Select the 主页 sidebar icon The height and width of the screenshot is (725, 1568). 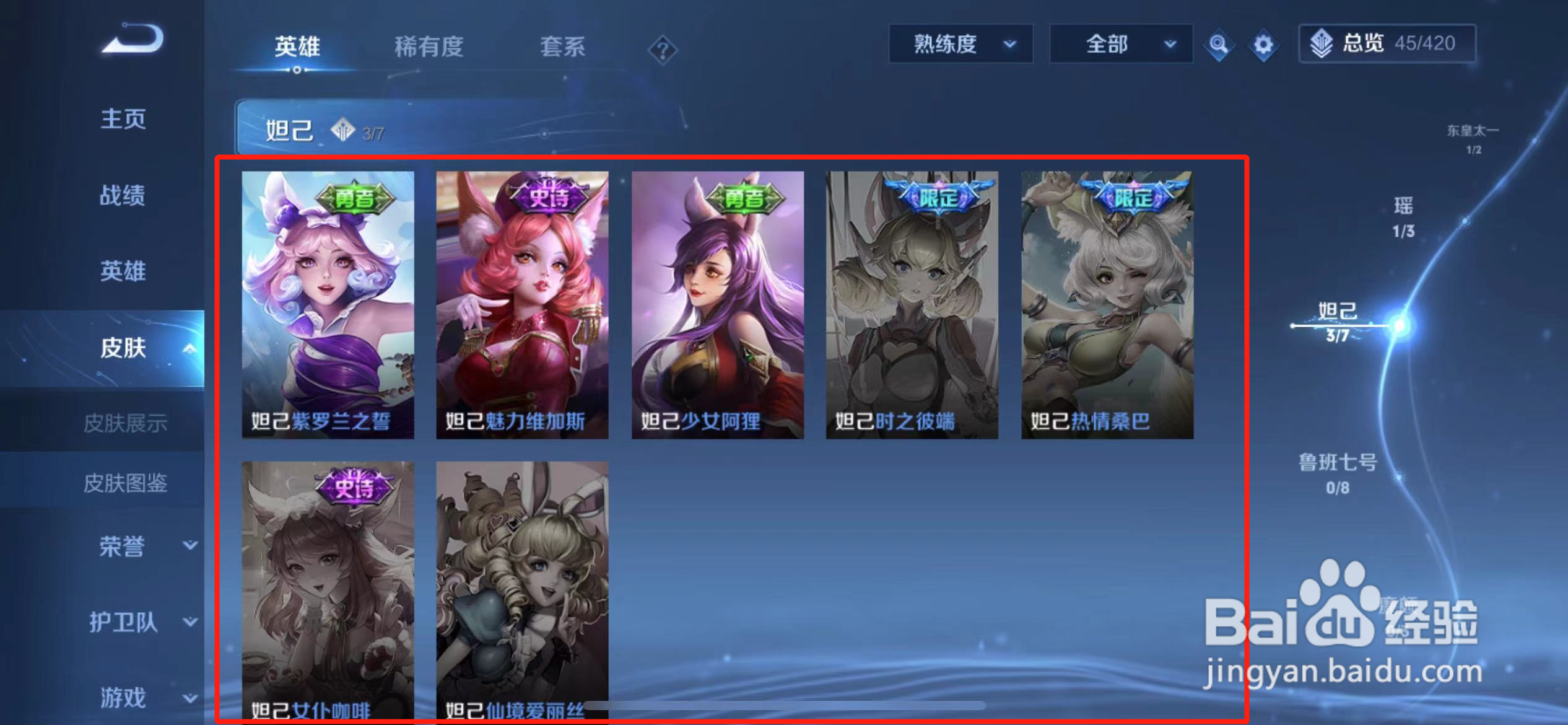(123, 119)
